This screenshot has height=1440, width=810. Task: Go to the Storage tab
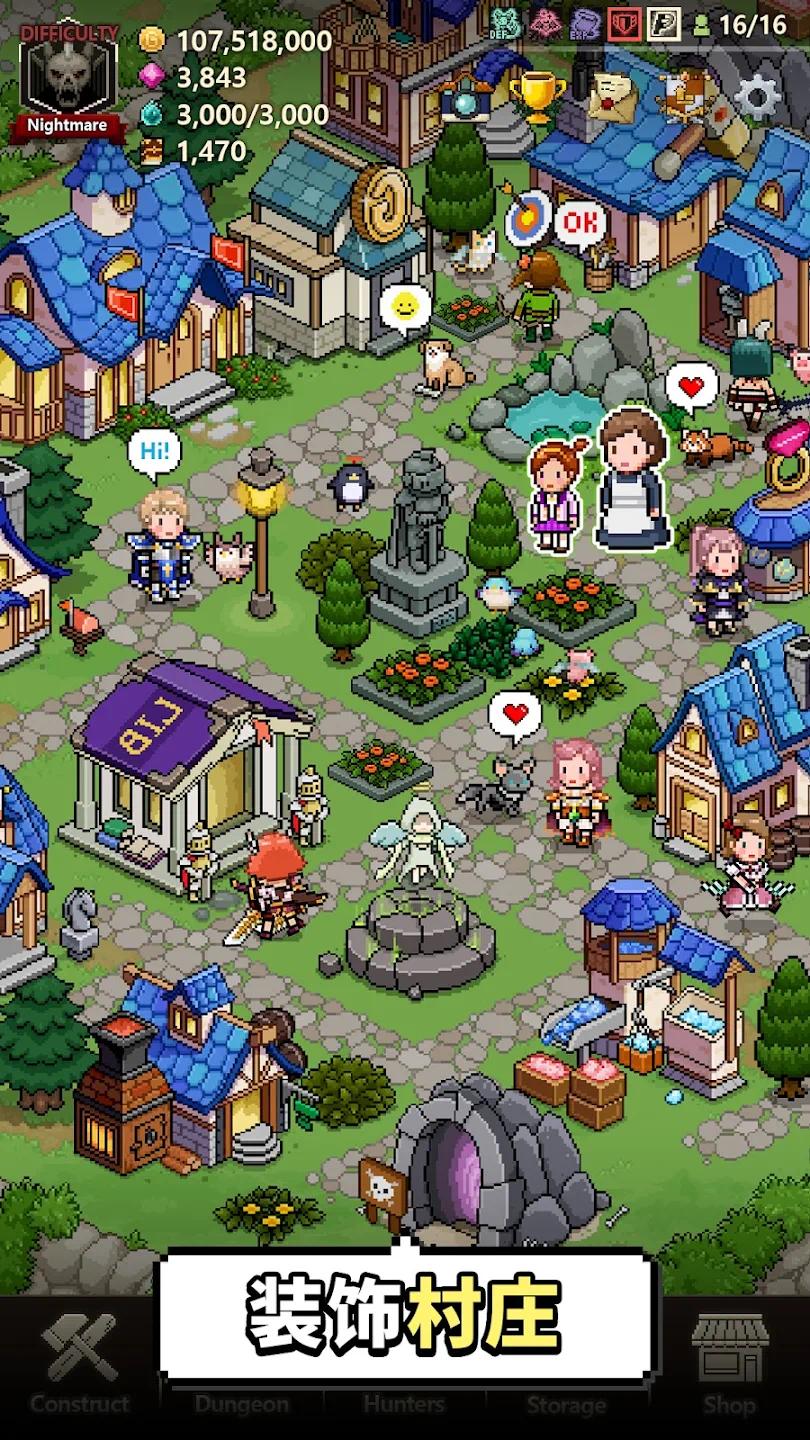pyautogui.click(x=566, y=1400)
